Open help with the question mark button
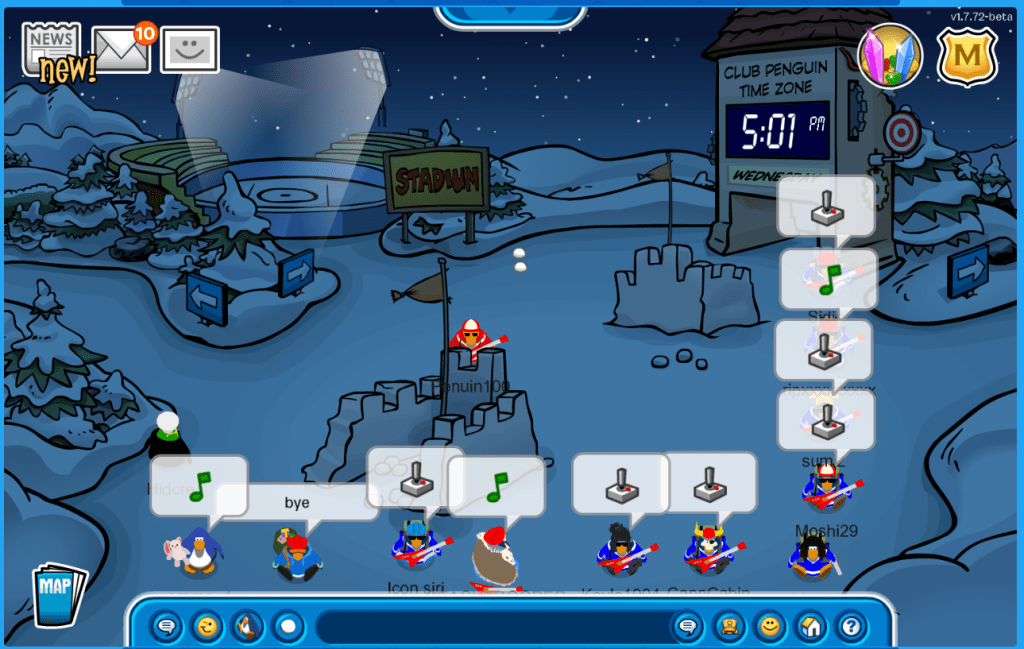The width and height of the screenshot is (1024, 649). 851,627
